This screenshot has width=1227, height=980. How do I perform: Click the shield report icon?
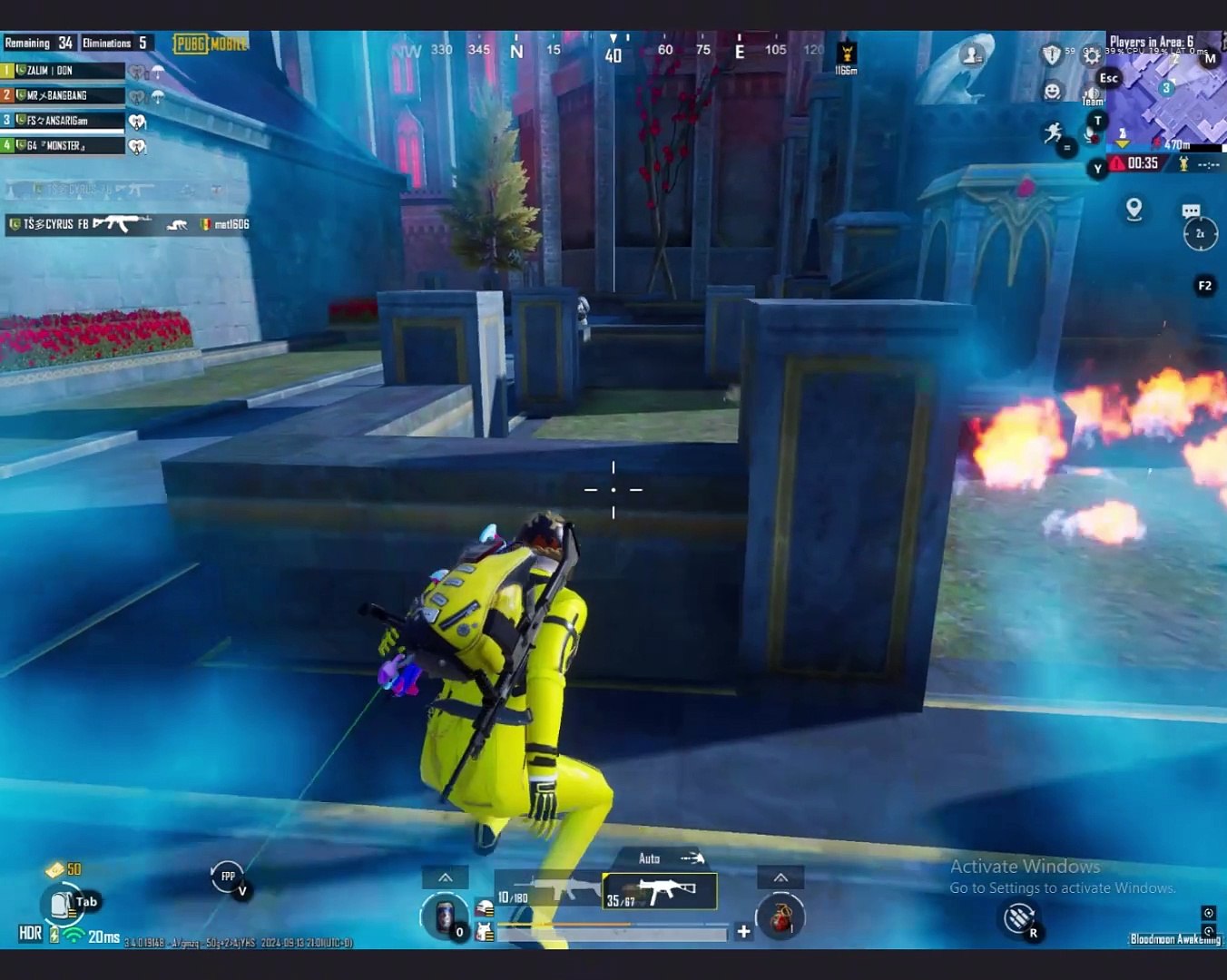point(1051,55)
